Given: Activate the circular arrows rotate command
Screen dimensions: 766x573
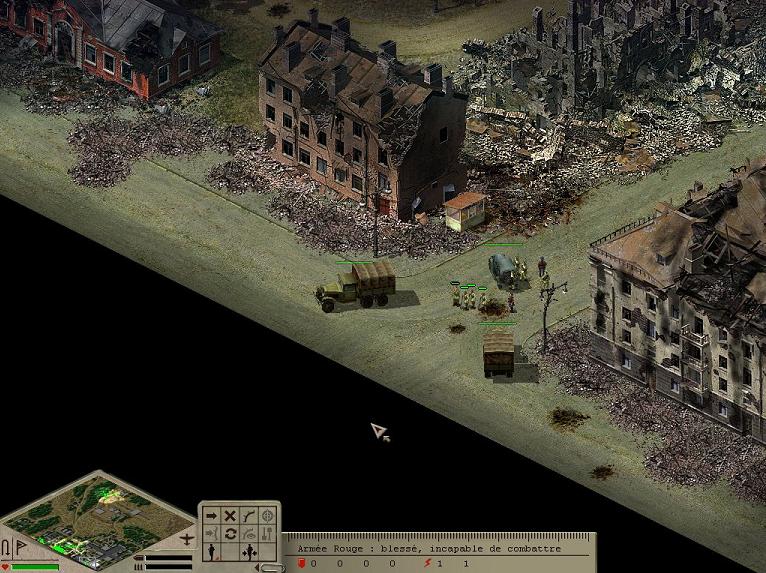Looking at the screenshot, I should (230, 534).
